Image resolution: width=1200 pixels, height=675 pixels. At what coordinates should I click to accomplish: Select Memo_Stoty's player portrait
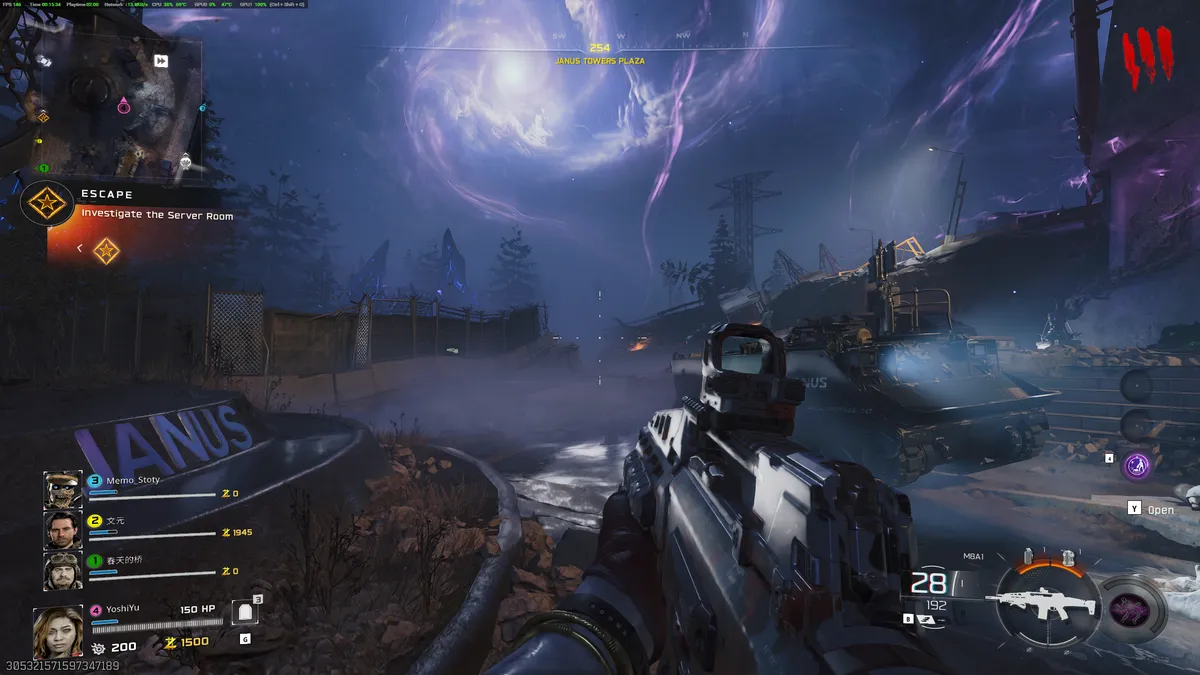[x=63, y=489]
